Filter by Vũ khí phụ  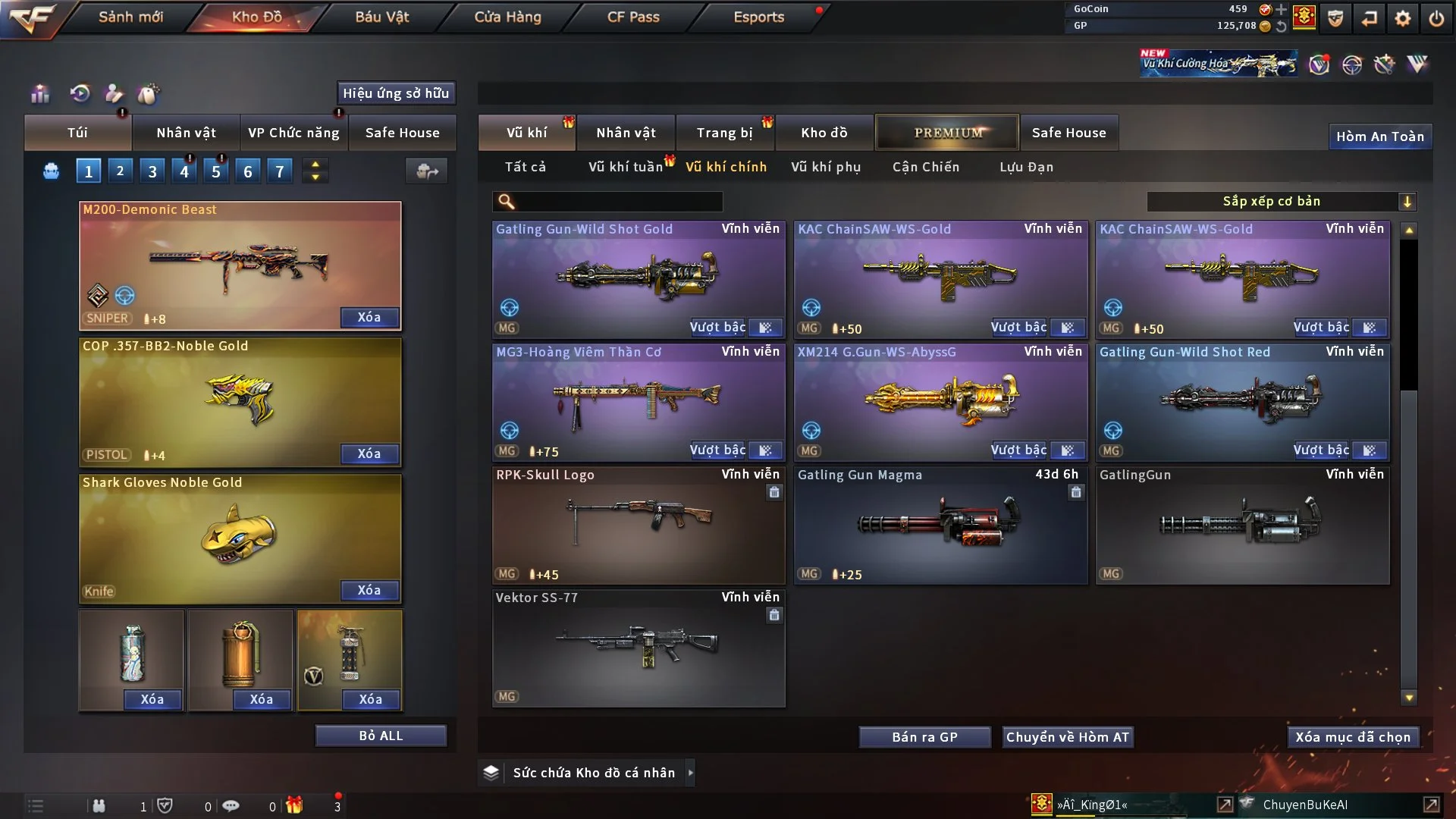click(x=826, y=167)
